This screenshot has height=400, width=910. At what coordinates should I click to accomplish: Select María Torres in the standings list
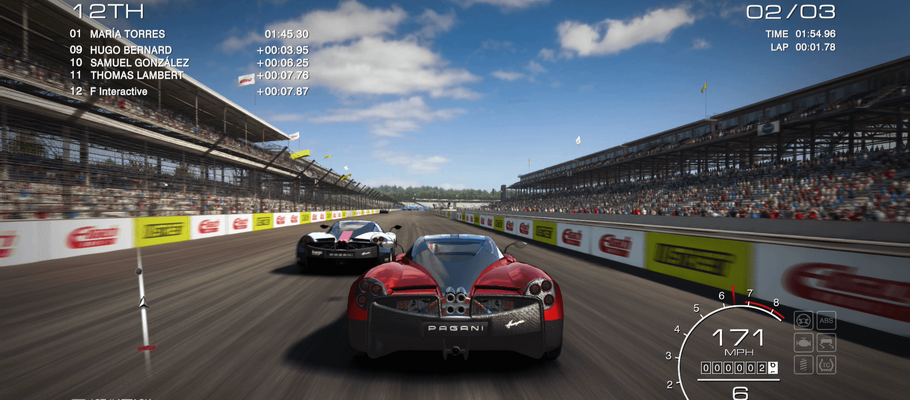pos(126,34)
